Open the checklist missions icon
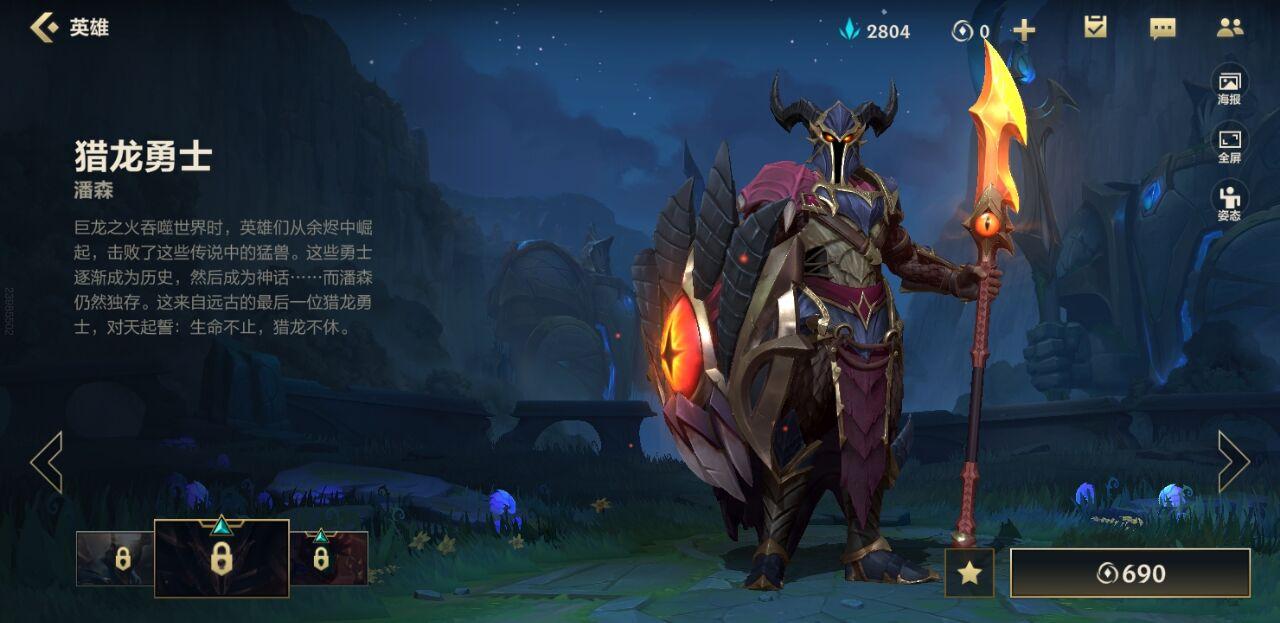 click(1095, 28)
